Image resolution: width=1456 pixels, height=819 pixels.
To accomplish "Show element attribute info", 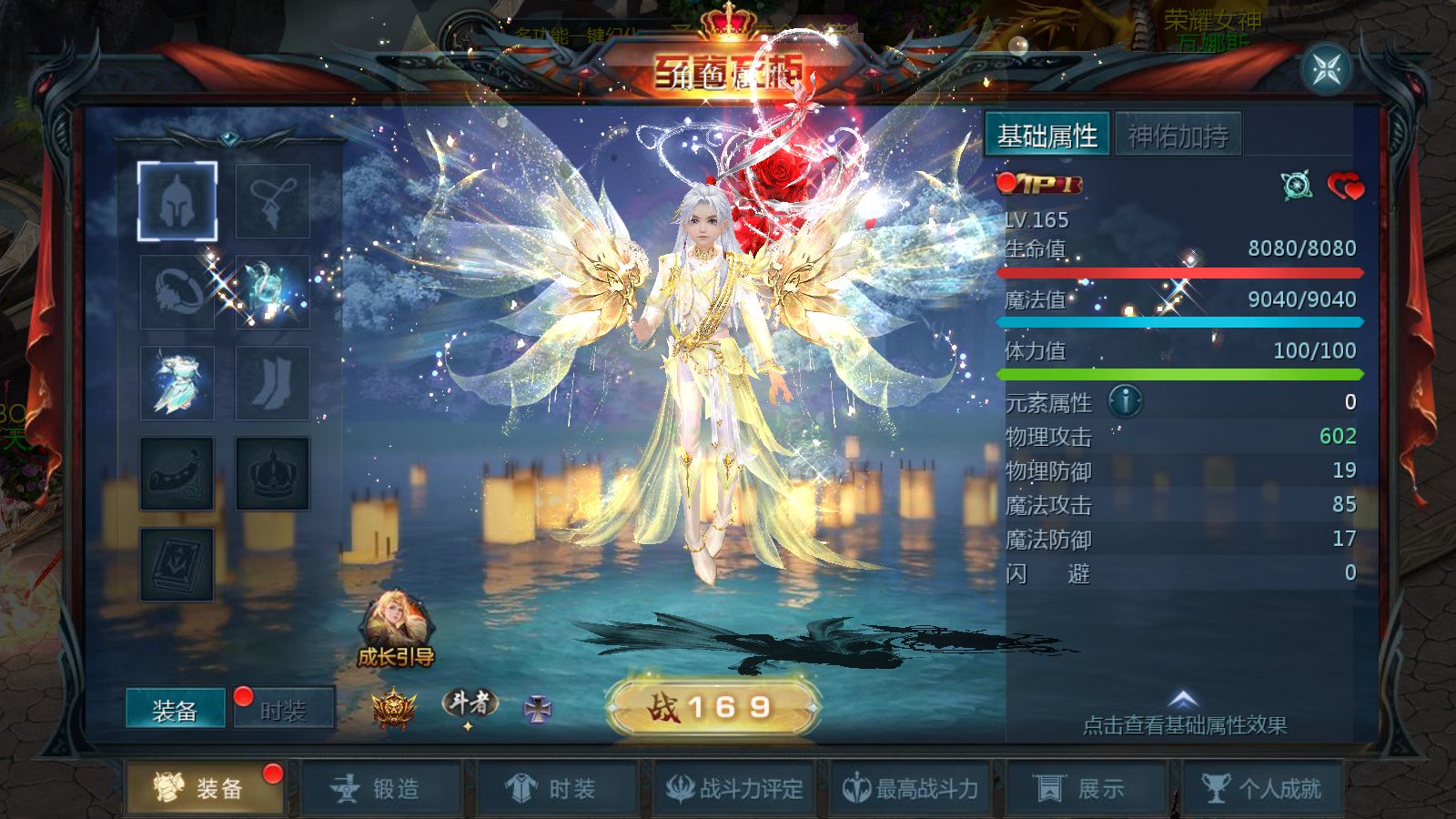I will pos(1126,401).
